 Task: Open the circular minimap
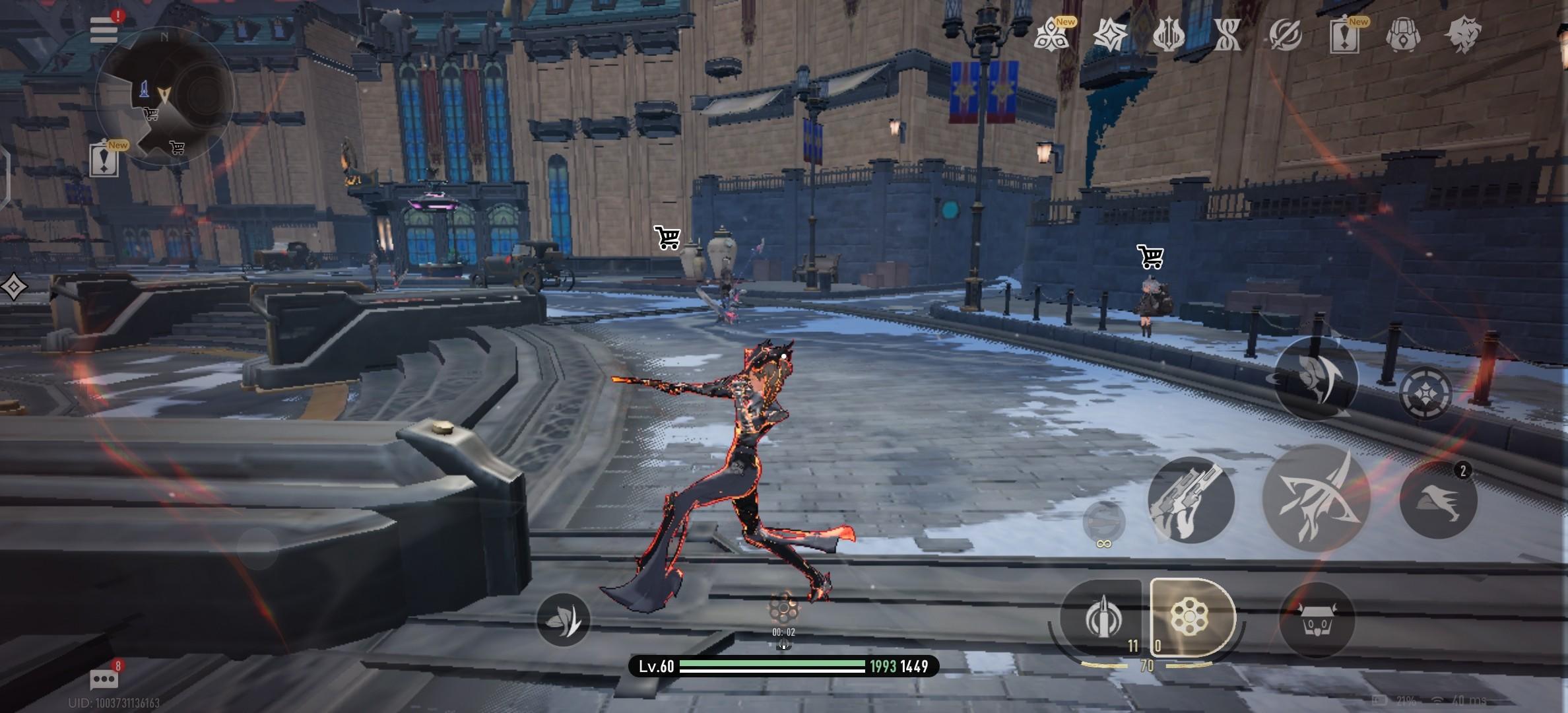pos(163,96)
